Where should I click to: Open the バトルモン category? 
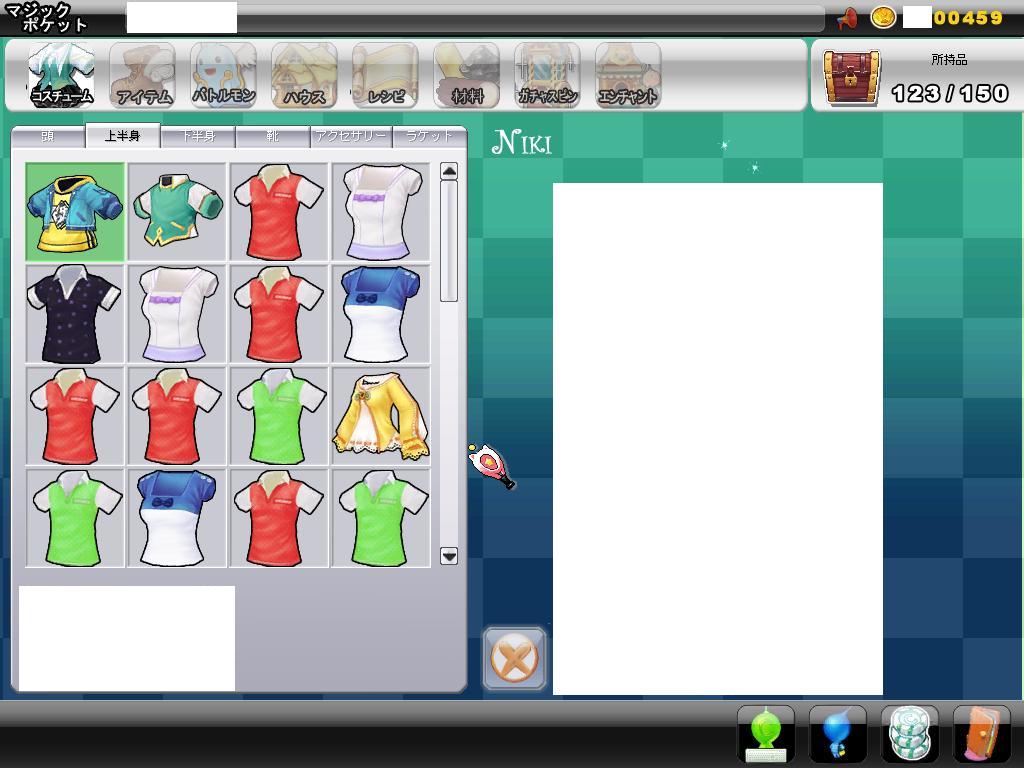tap(223, 75)
